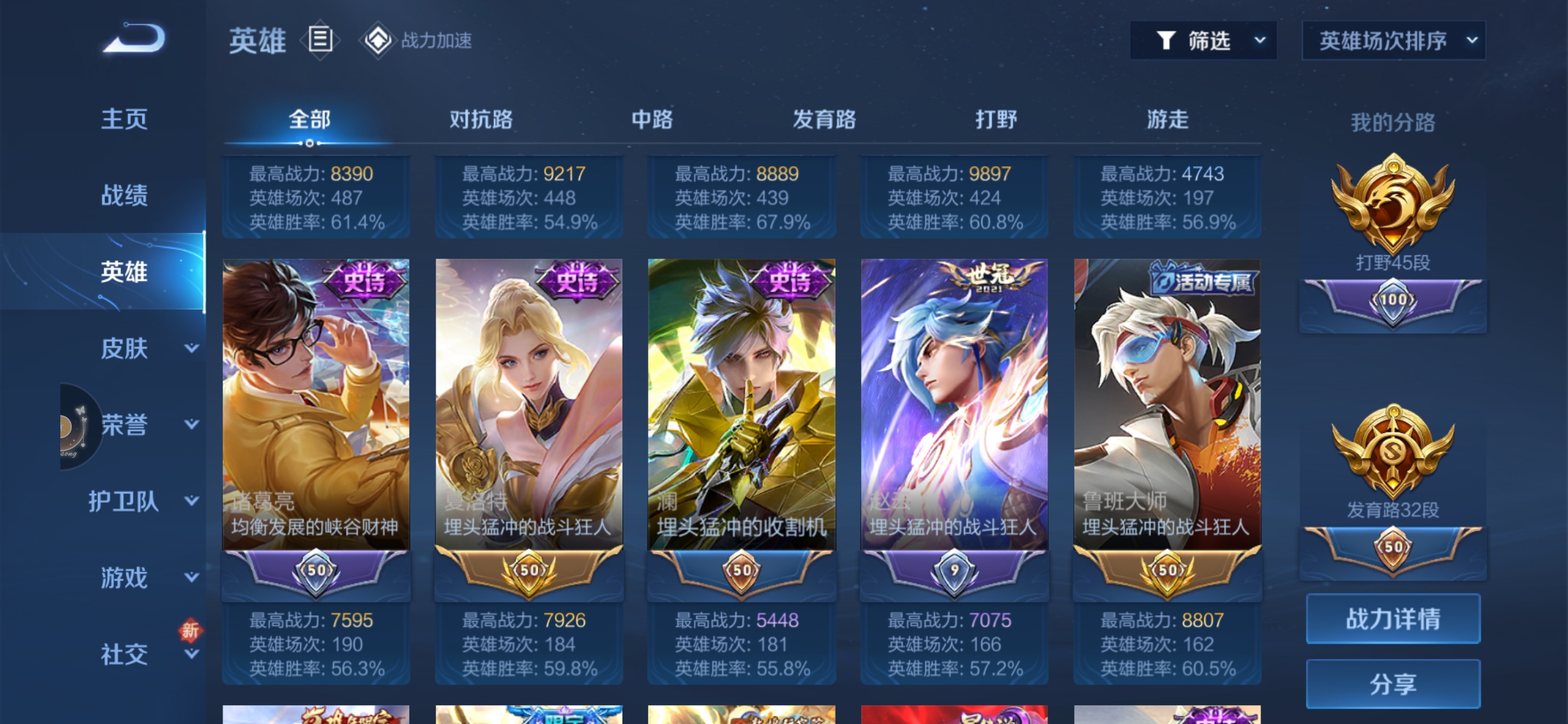This screenshot has height=724, width=1568.
Task: Go back using the return arrow
Action: [134, 39]
